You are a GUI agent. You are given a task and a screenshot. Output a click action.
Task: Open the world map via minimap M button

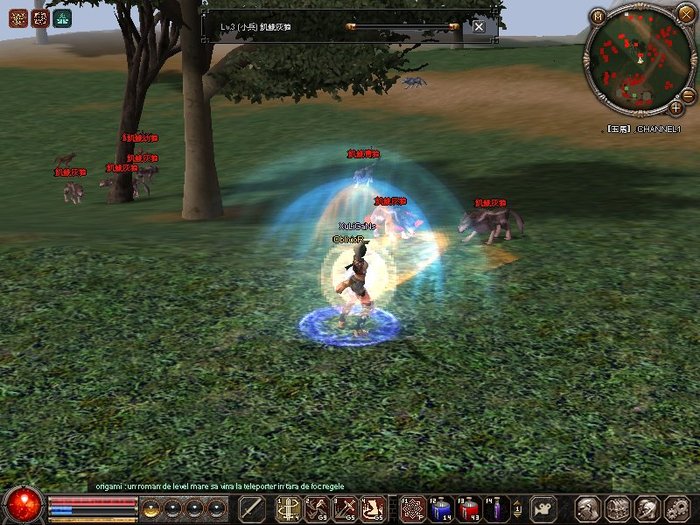598,17
